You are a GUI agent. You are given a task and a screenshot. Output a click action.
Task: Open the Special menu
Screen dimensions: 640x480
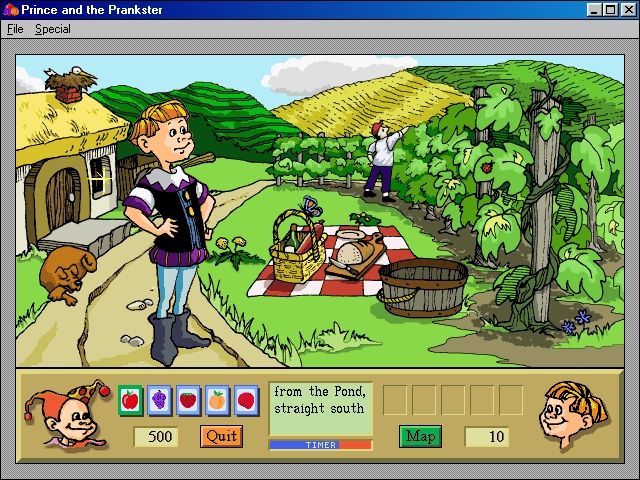(x=53, y=29)
